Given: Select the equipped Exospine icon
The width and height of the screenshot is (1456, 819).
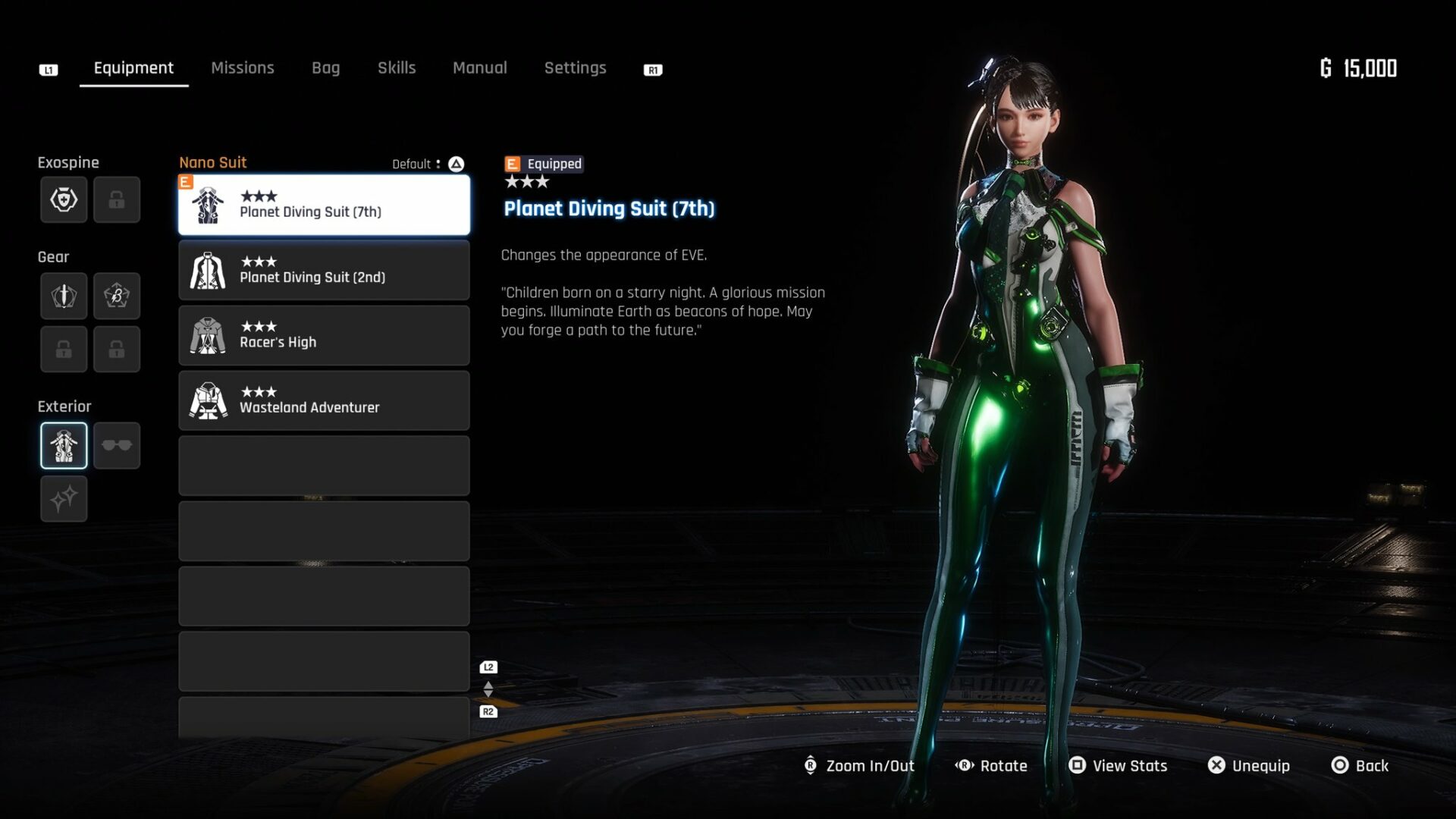Looking at the screenshot, I should [64, 199].
